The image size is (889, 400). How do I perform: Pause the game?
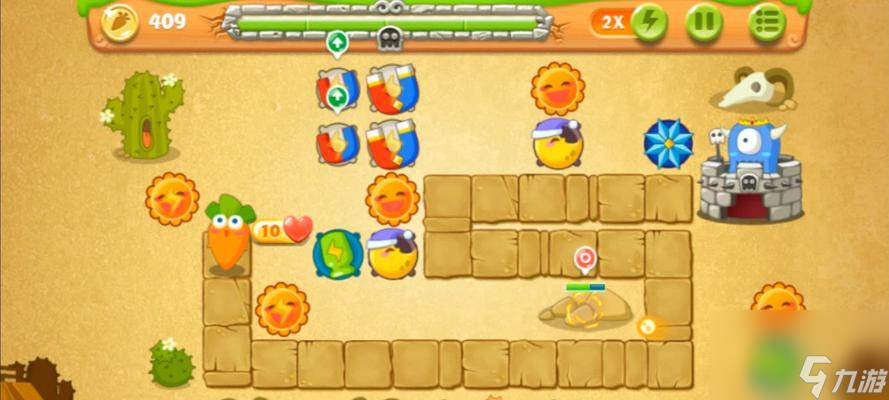pyautogui.click(x=704, y=22)
